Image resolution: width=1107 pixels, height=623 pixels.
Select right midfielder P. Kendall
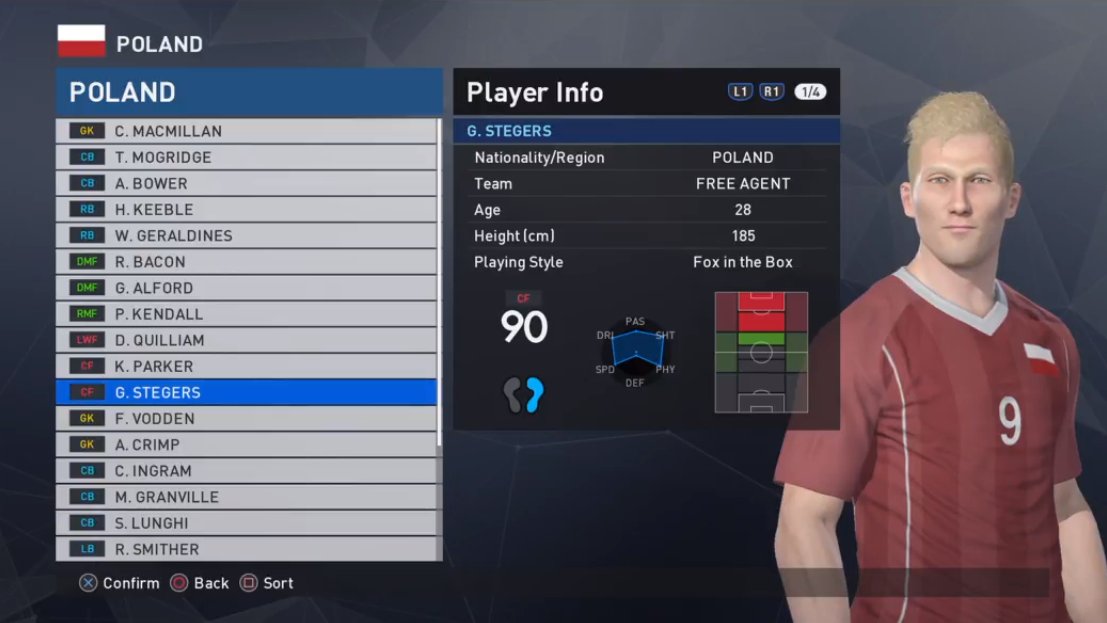[246, 314]
